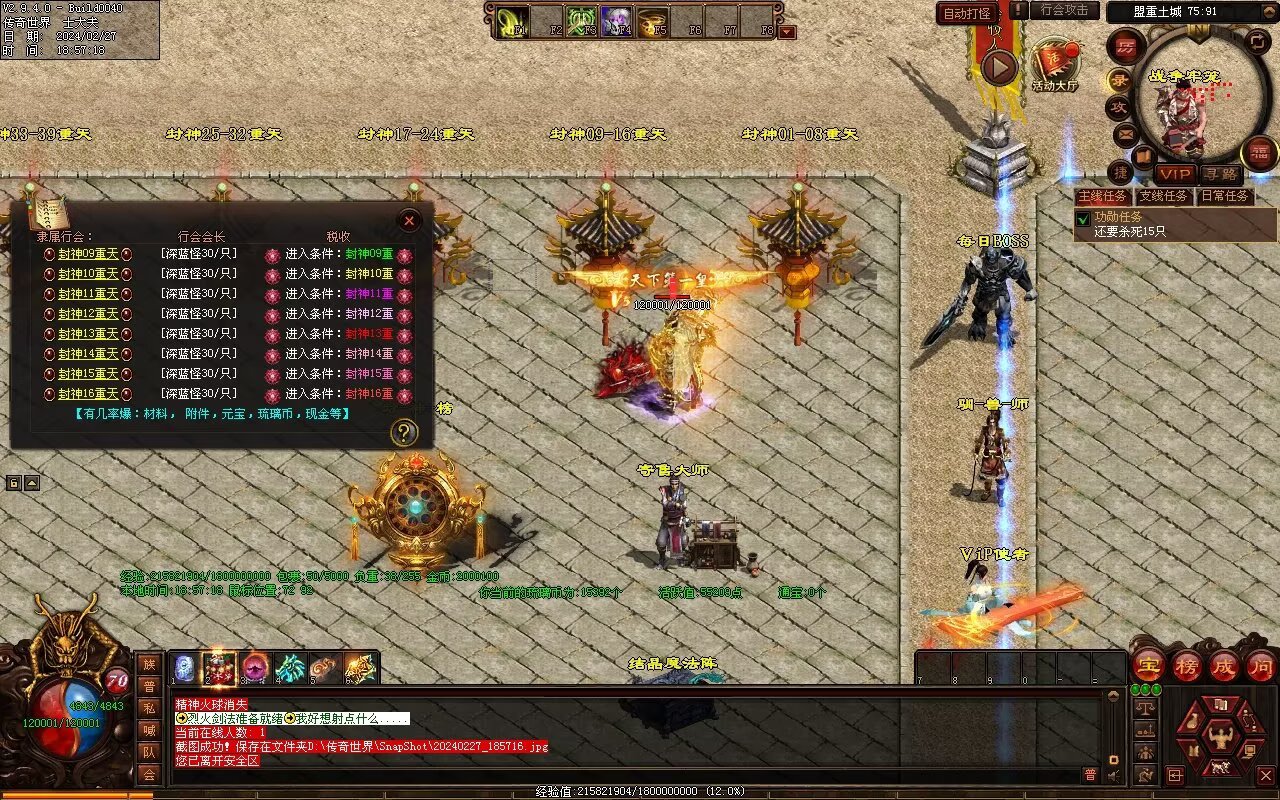Toggle the 功勋任务 checkbox
This screenshot has width=1280, height=800.
click(1082, 218)
